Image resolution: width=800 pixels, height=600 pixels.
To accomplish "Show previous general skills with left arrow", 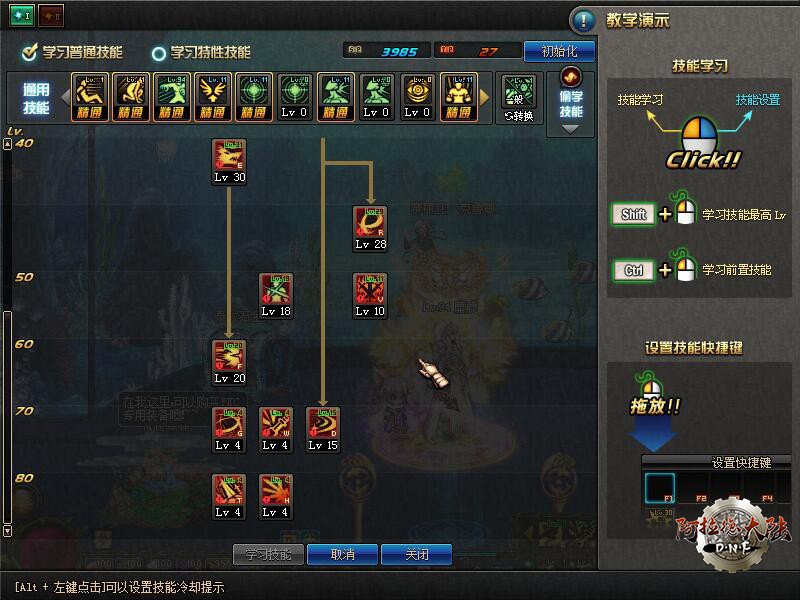I will point(65,97).
